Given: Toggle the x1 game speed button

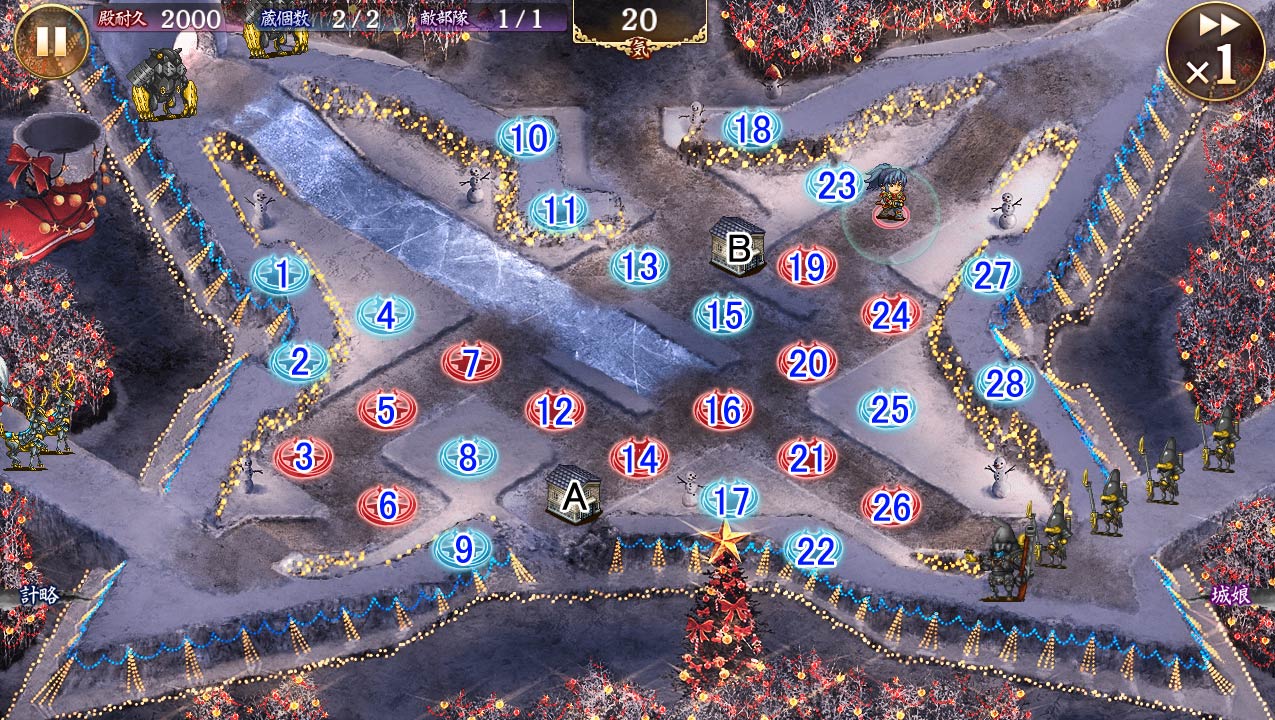Looking at the screenshot, I should [x=1214, y=52].
